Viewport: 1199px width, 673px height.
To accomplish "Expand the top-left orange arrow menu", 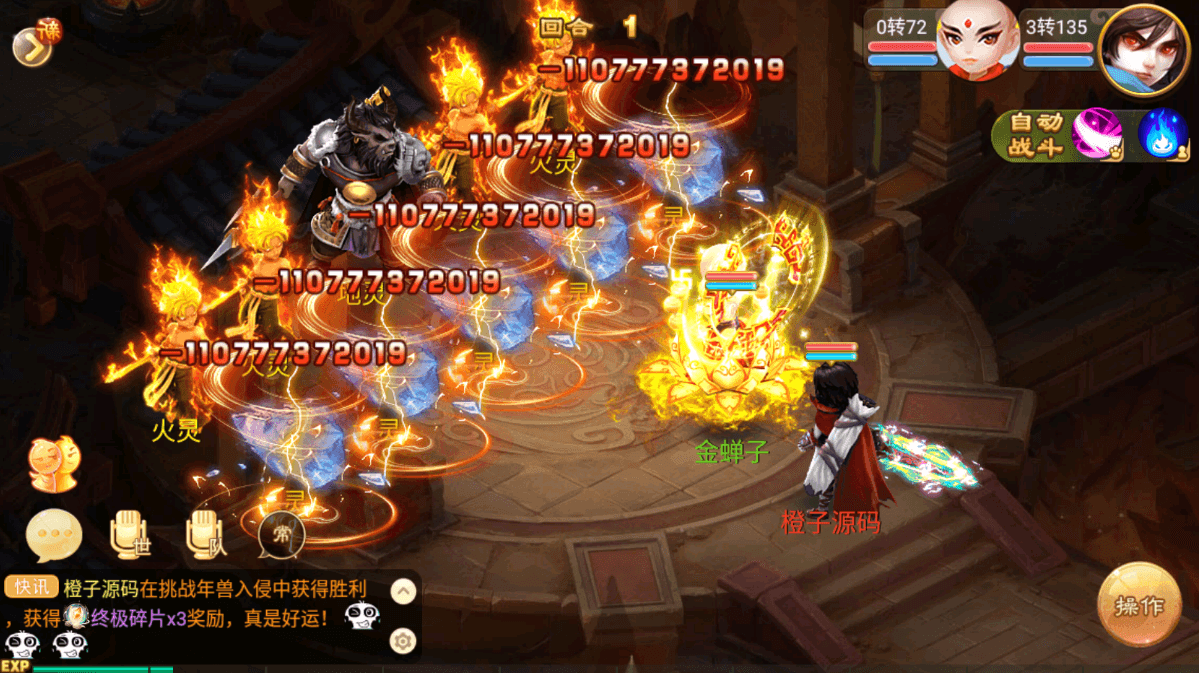I will [32, 46].
